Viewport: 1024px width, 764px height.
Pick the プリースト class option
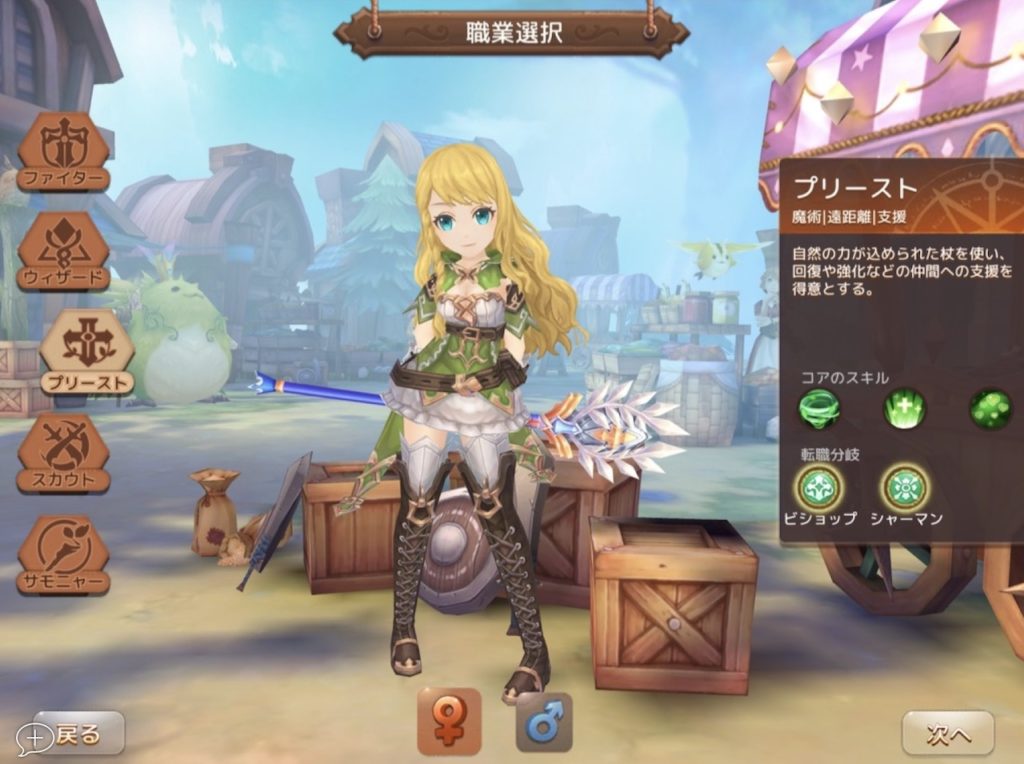pyautogui.click(x=87, y=350)
